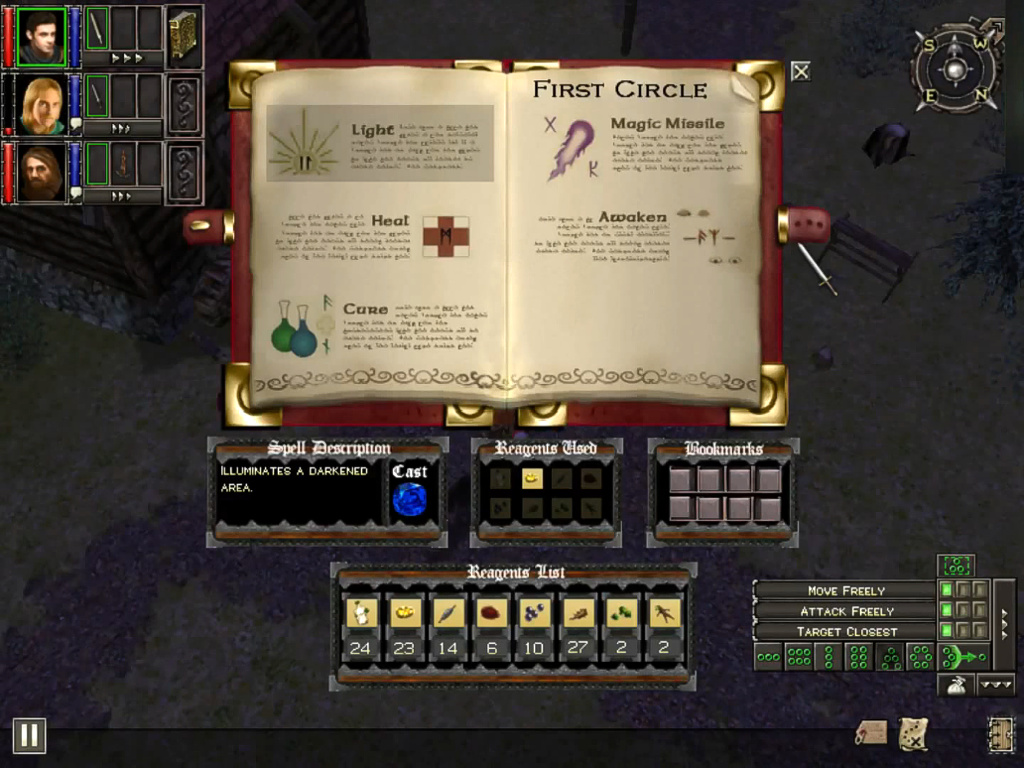Turn to the previous spellbook page
The width and height of the screenshot is (1024, 768).
tap(208, 227)
